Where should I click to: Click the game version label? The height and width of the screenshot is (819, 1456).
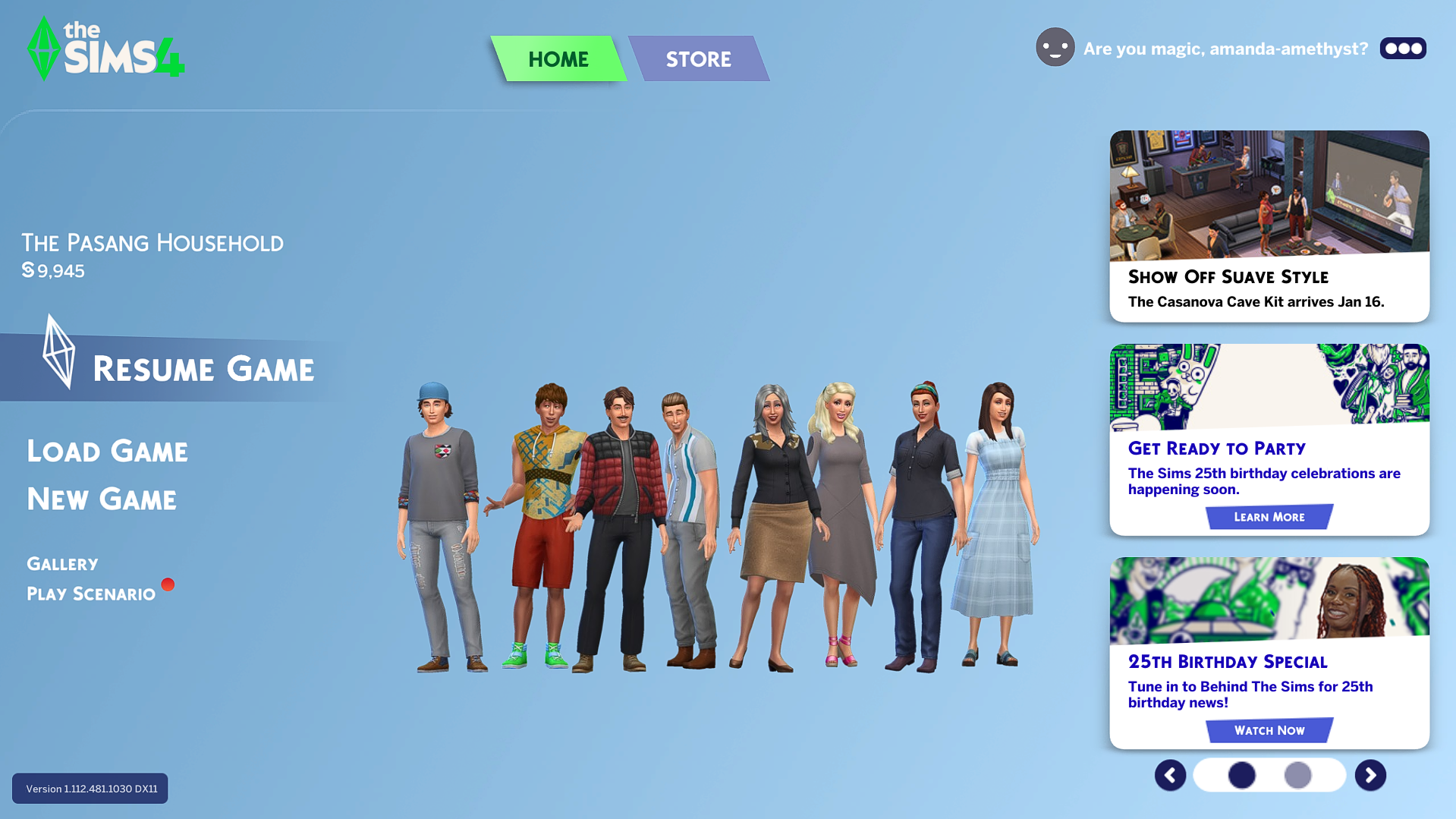coord(90,789)
